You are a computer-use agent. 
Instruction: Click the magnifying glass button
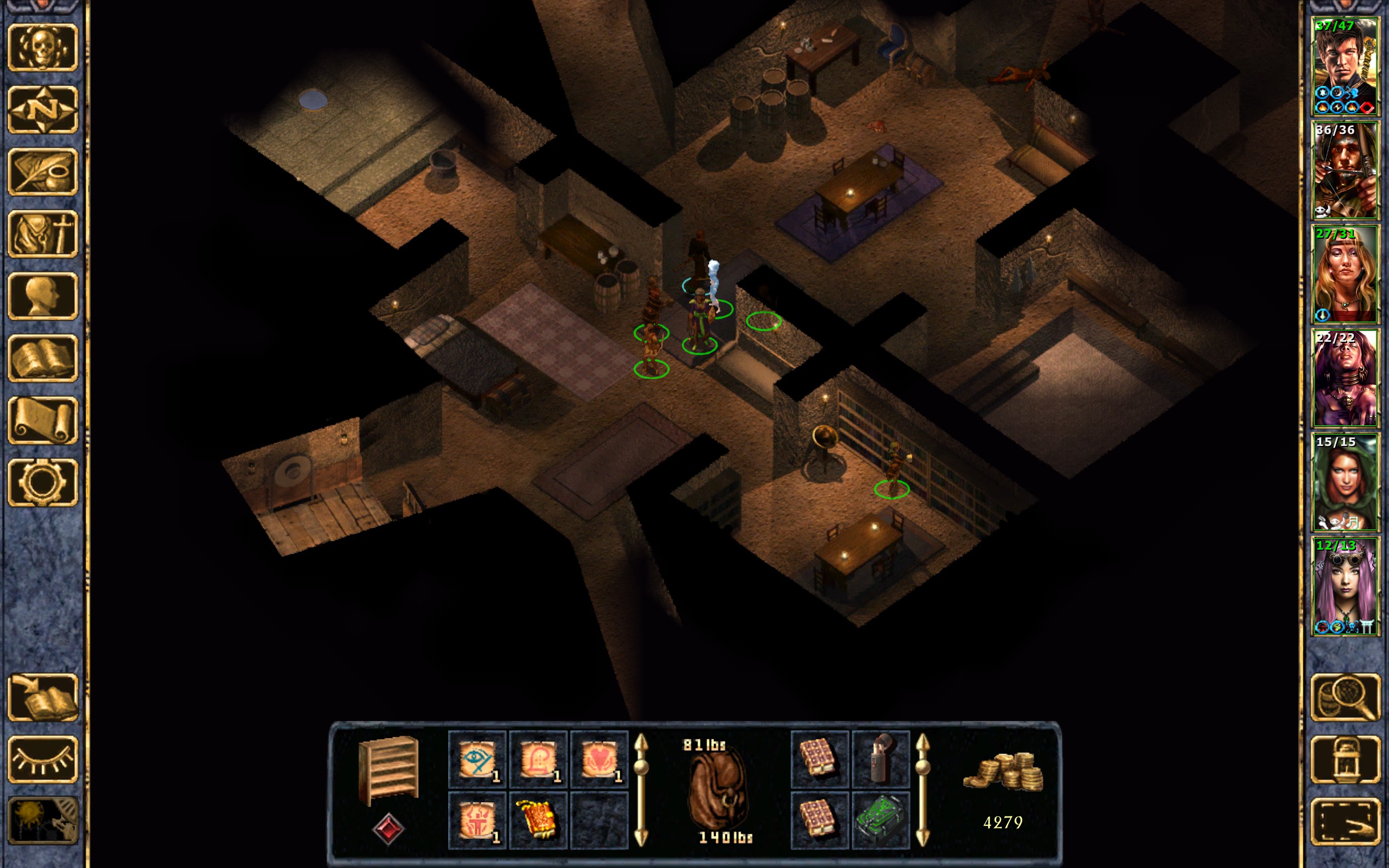point(1346,697)
